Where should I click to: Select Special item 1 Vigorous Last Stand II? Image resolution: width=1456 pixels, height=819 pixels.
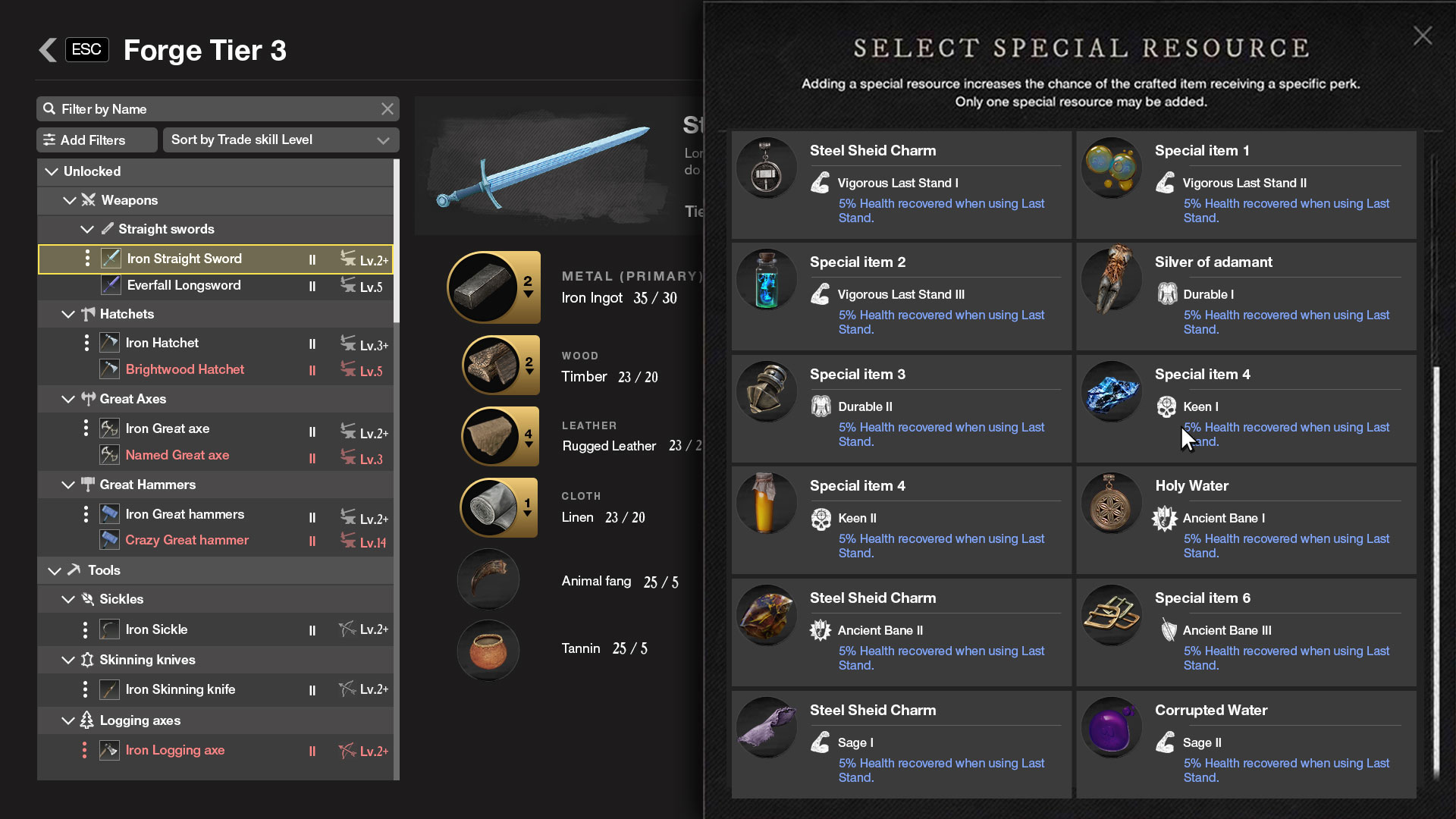1245,185
